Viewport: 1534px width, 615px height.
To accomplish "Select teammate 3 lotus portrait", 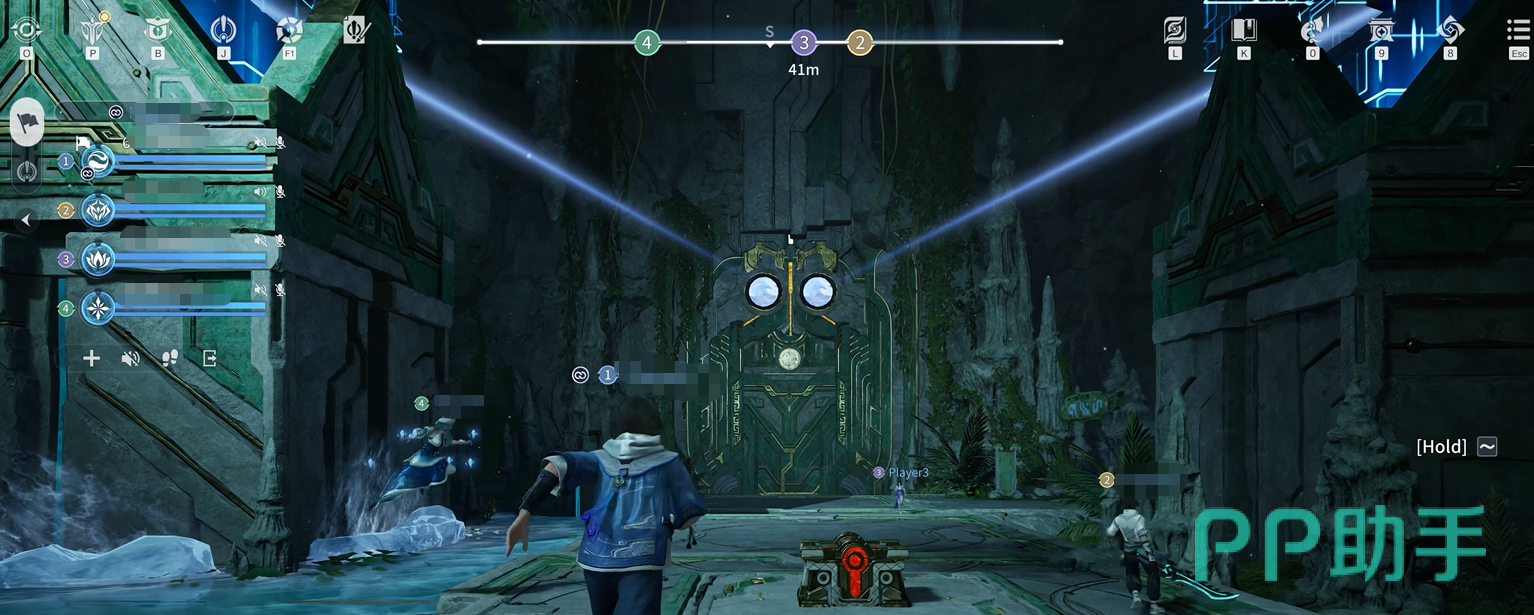I will [98, 259].
